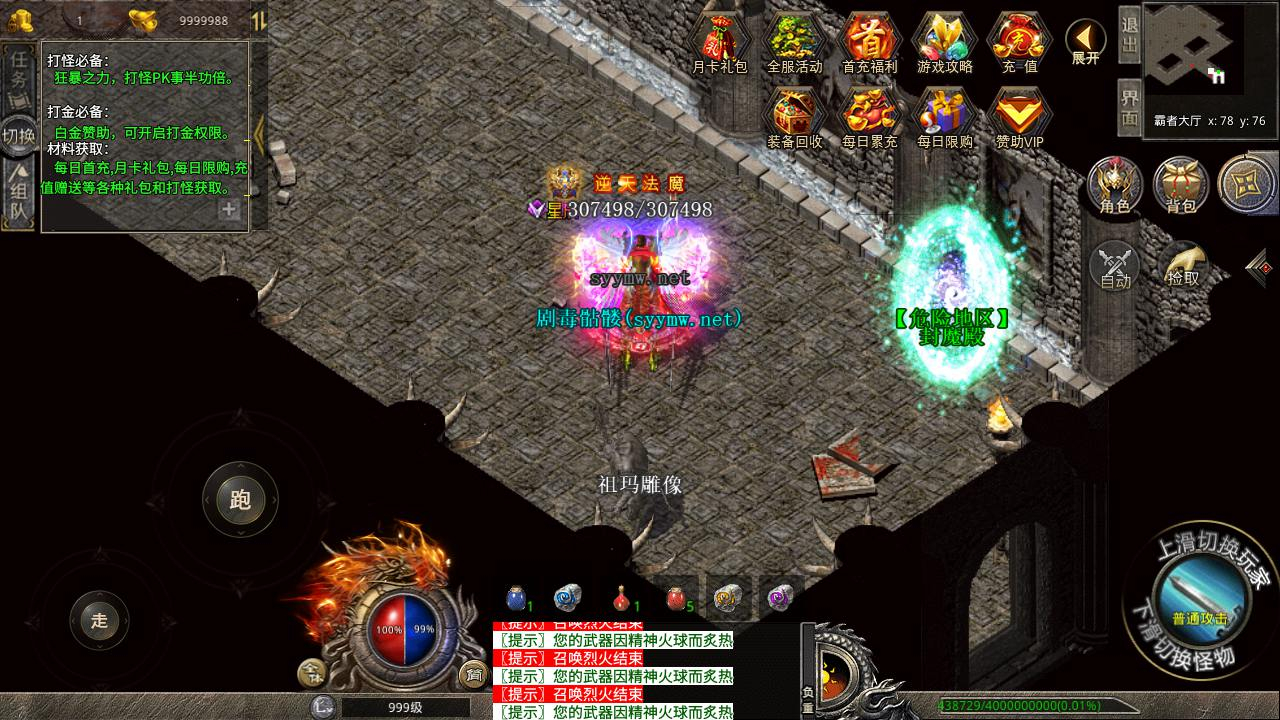Viewport: 1280px width, 720px height.
Task: Open the 赞助VIP sponsor menu
Action: click(x=1018, y=116)
